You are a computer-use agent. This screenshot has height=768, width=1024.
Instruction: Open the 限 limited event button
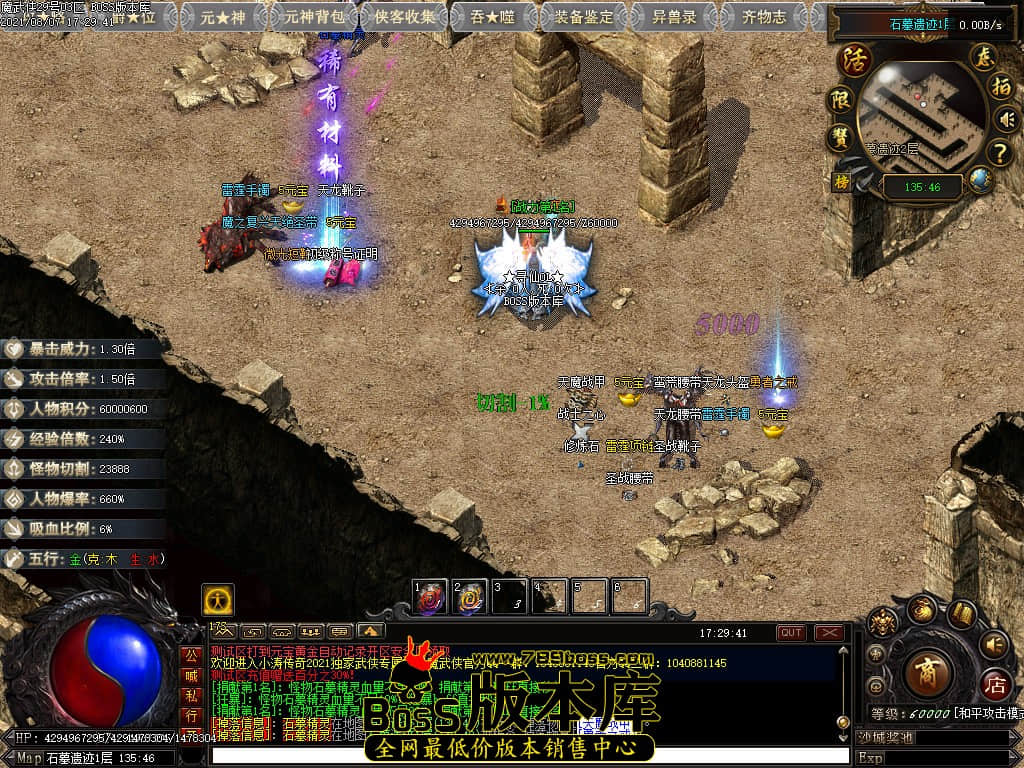click(840, 100)
